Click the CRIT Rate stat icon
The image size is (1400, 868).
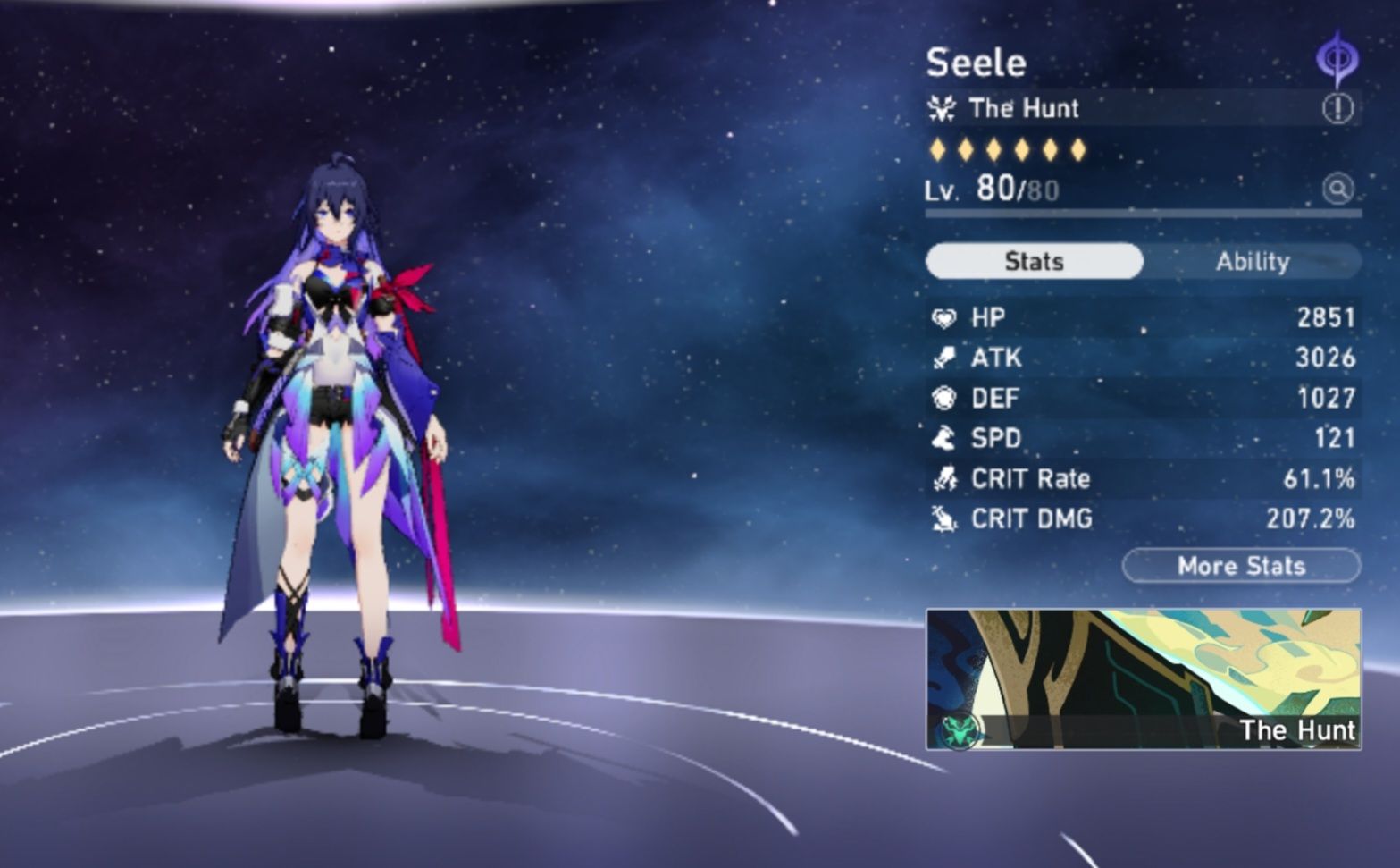(x=946, y=478)
